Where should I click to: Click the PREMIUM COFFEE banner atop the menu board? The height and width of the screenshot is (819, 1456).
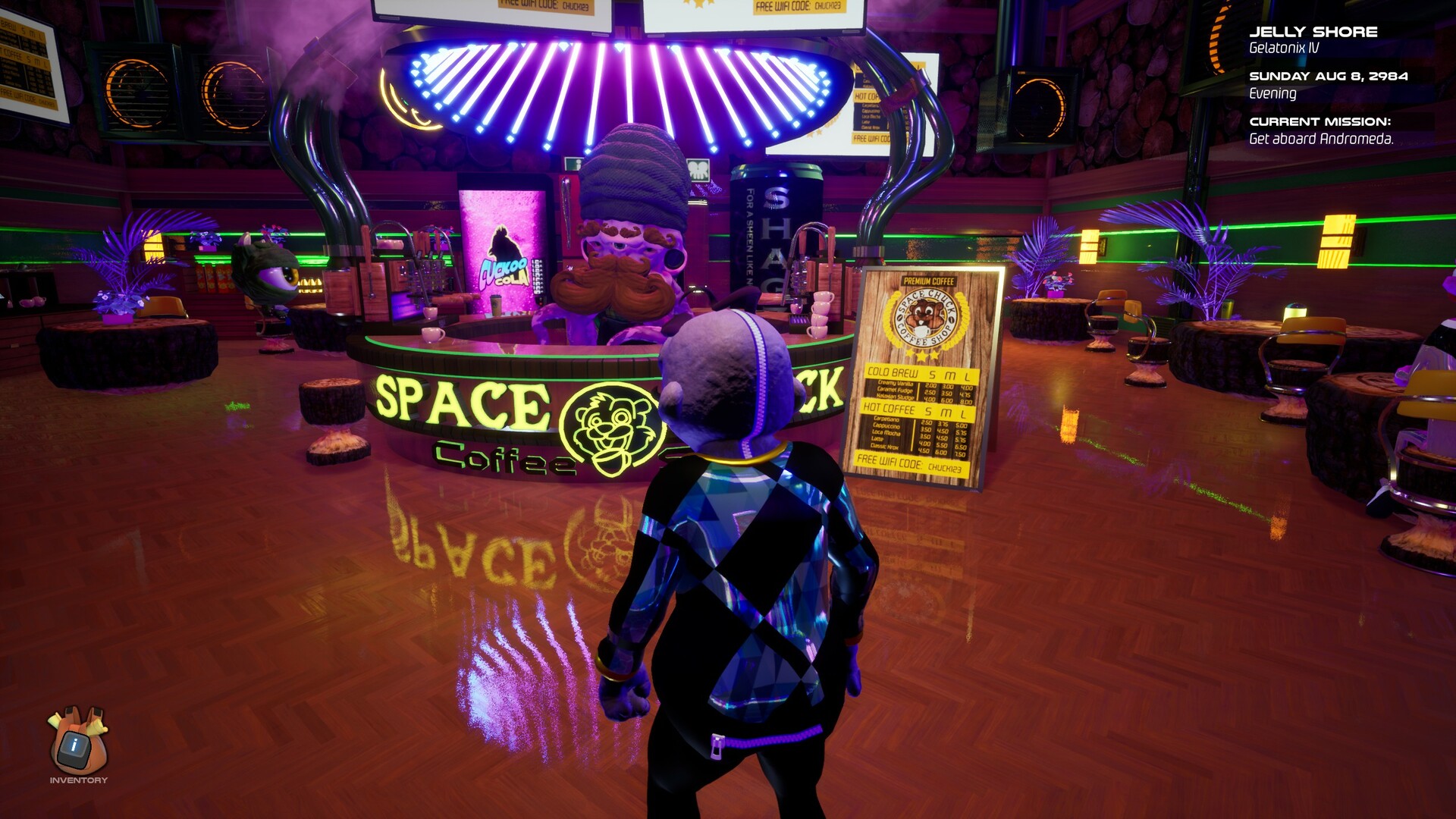click(x=929, y=281)
